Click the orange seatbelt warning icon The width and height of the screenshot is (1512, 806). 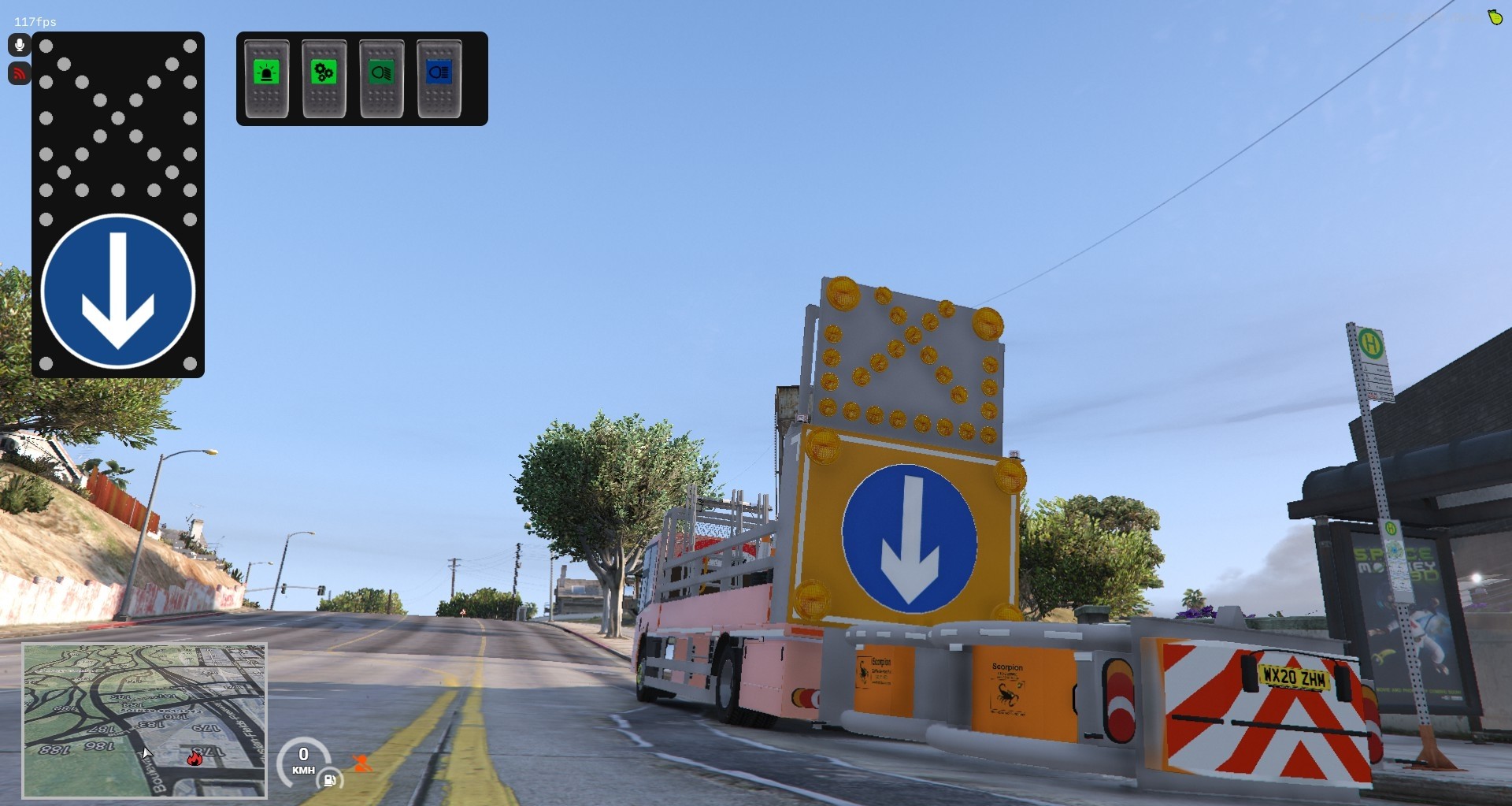pyautogui.click(x=361, y=763)
